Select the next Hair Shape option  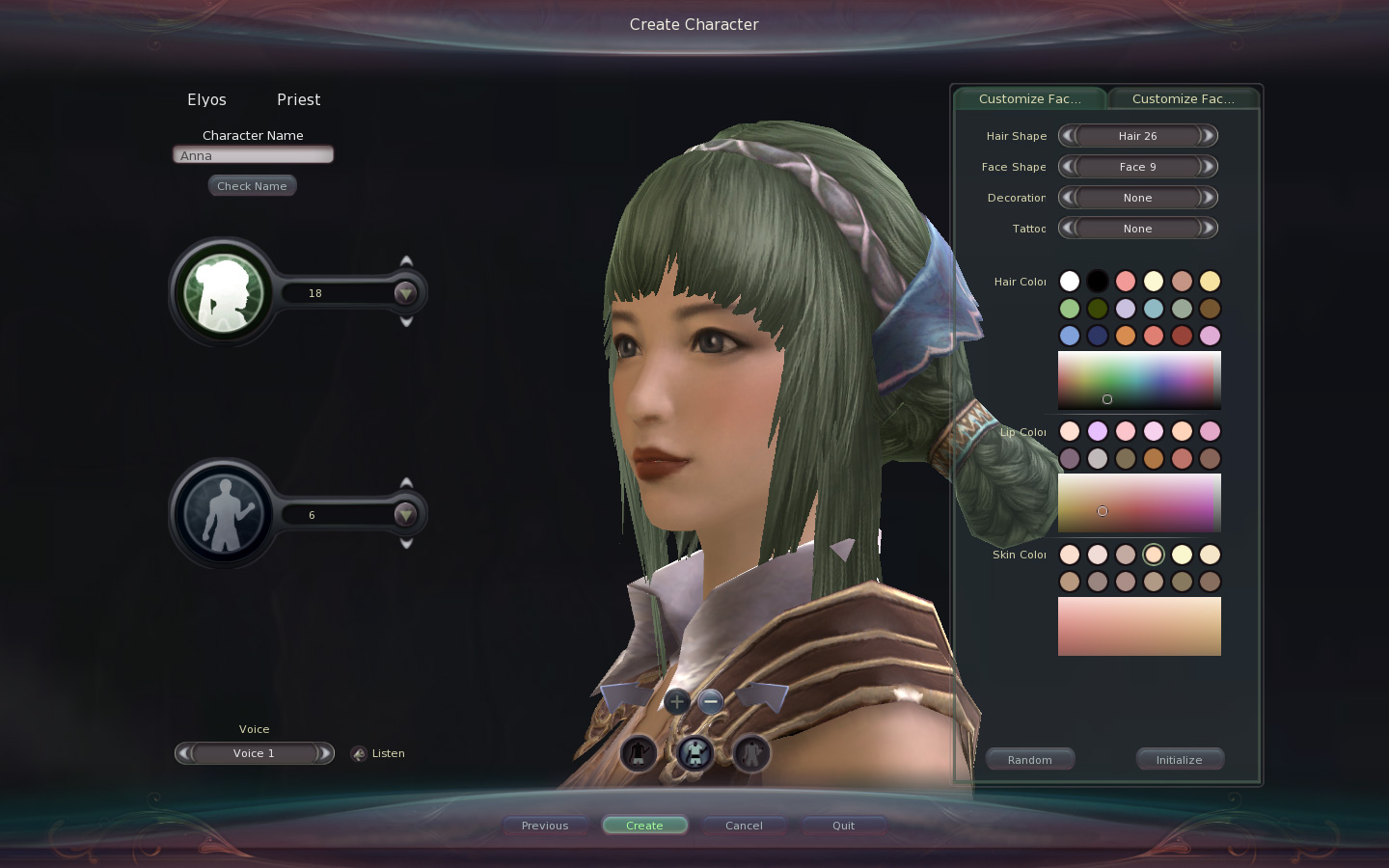tap(1207, 136)
